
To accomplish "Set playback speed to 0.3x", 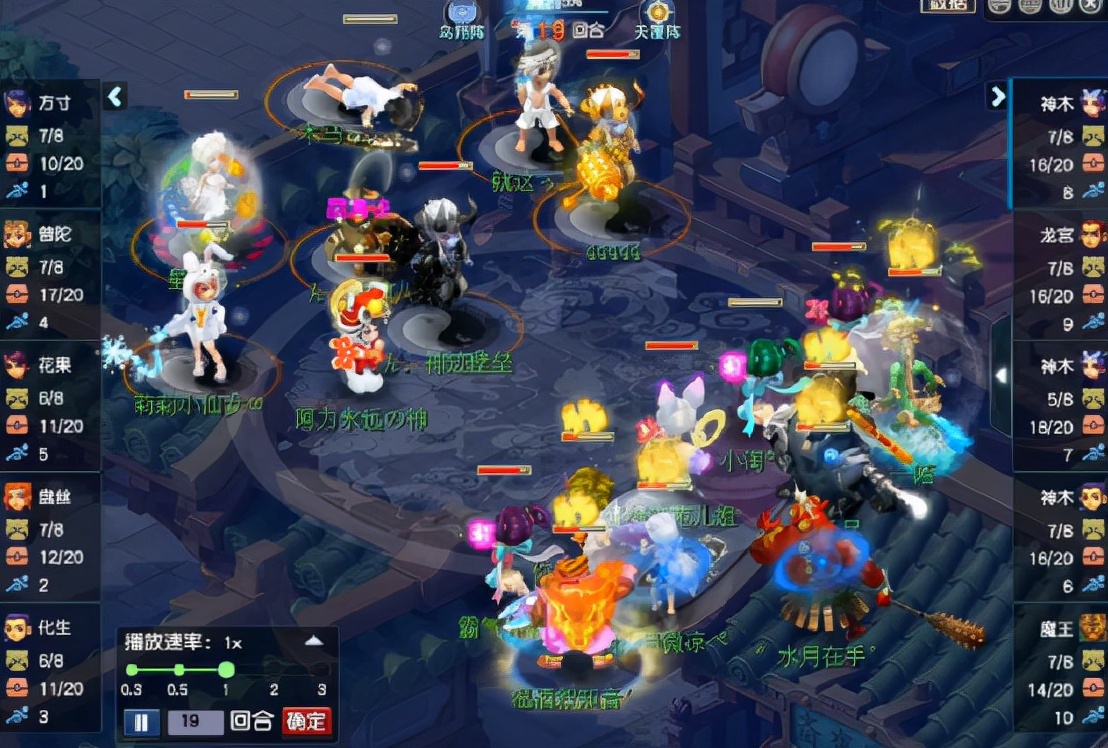I will [x=131, y=670].
